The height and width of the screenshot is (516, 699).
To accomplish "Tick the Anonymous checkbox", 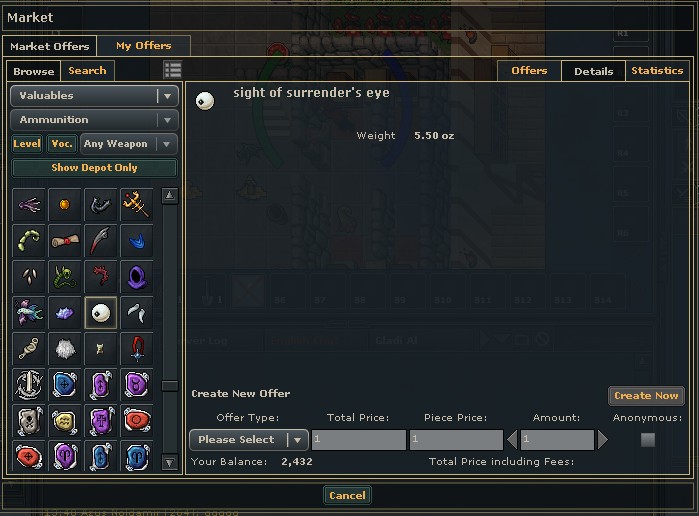I will tap(647, 440).
